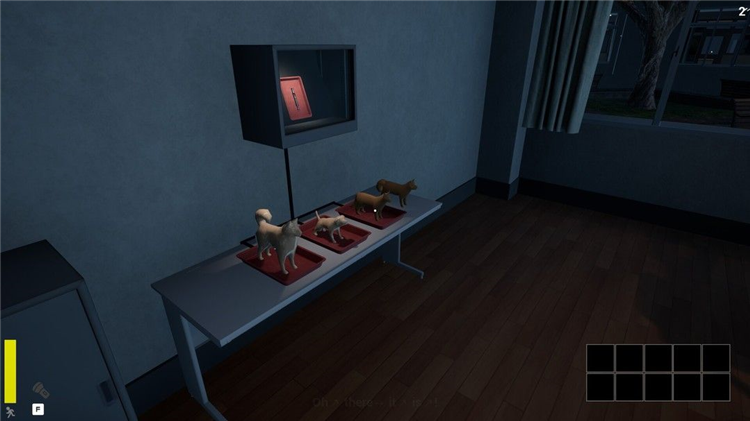The width and height of the screenshot is (750, 421).
Task: Toggle the flashlight icon
Action: click(x=40, y=388)
